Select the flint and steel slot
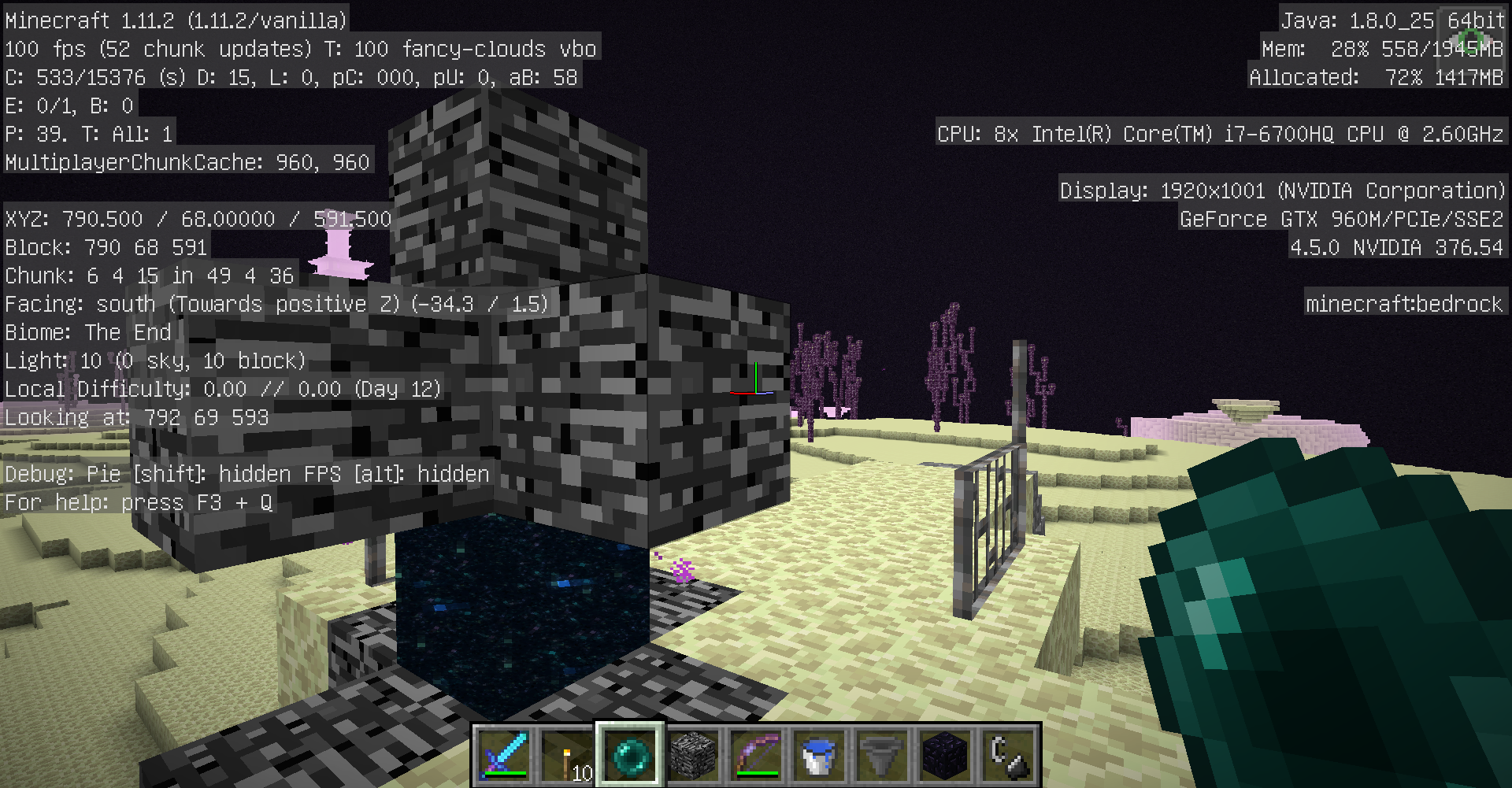The height and width of the screenshot is (788, 1512). coord(1008,754)
